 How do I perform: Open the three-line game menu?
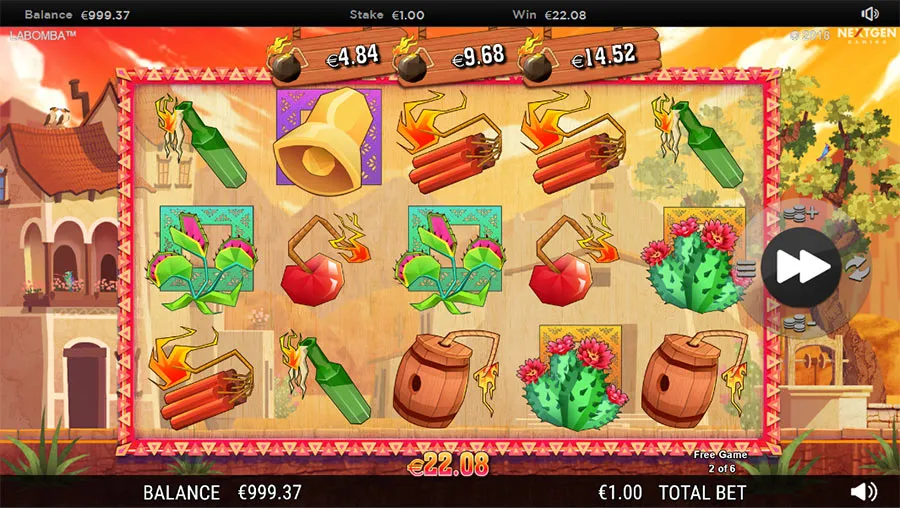[746, 268]
